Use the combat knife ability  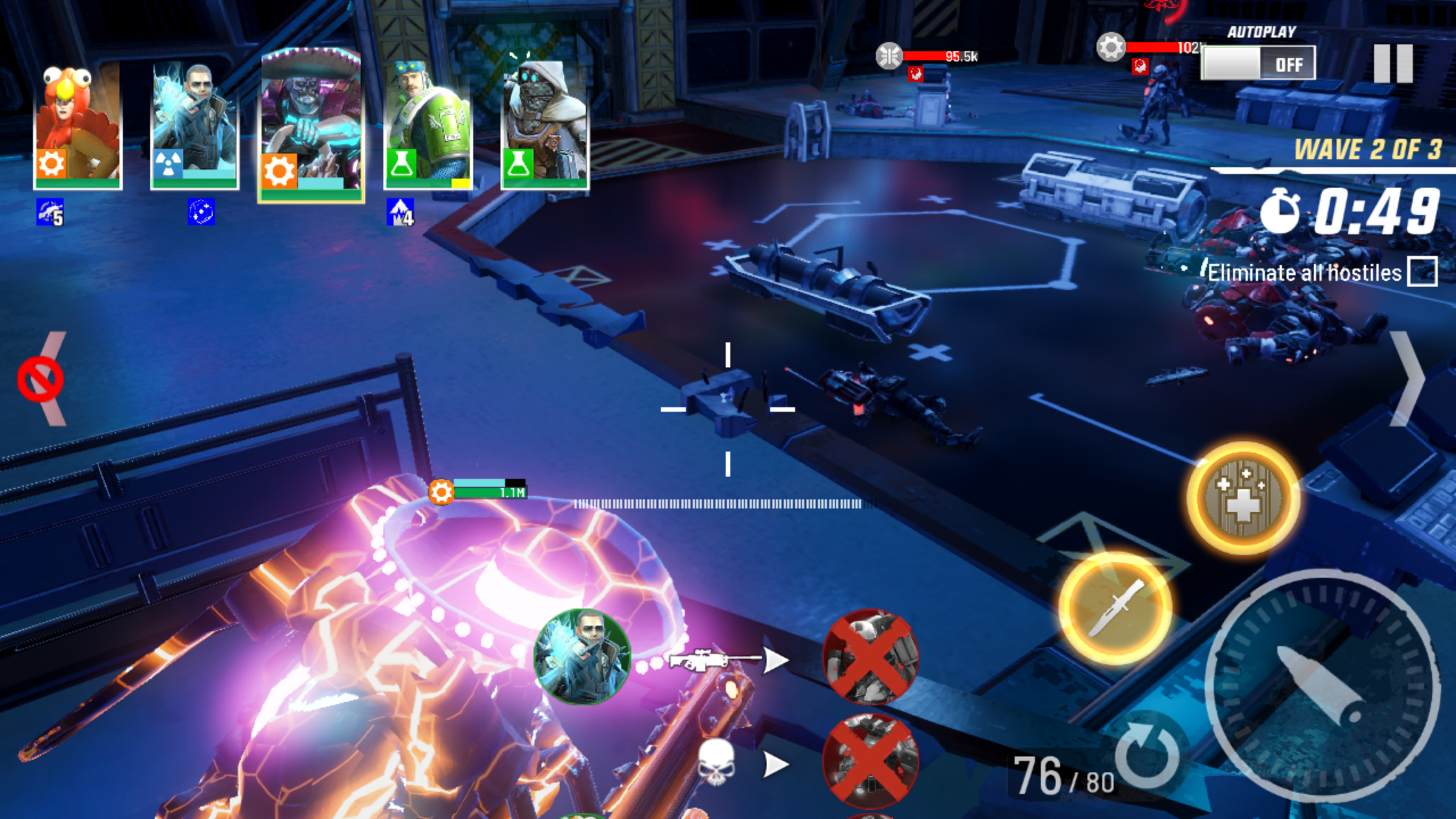[1115, 607]
